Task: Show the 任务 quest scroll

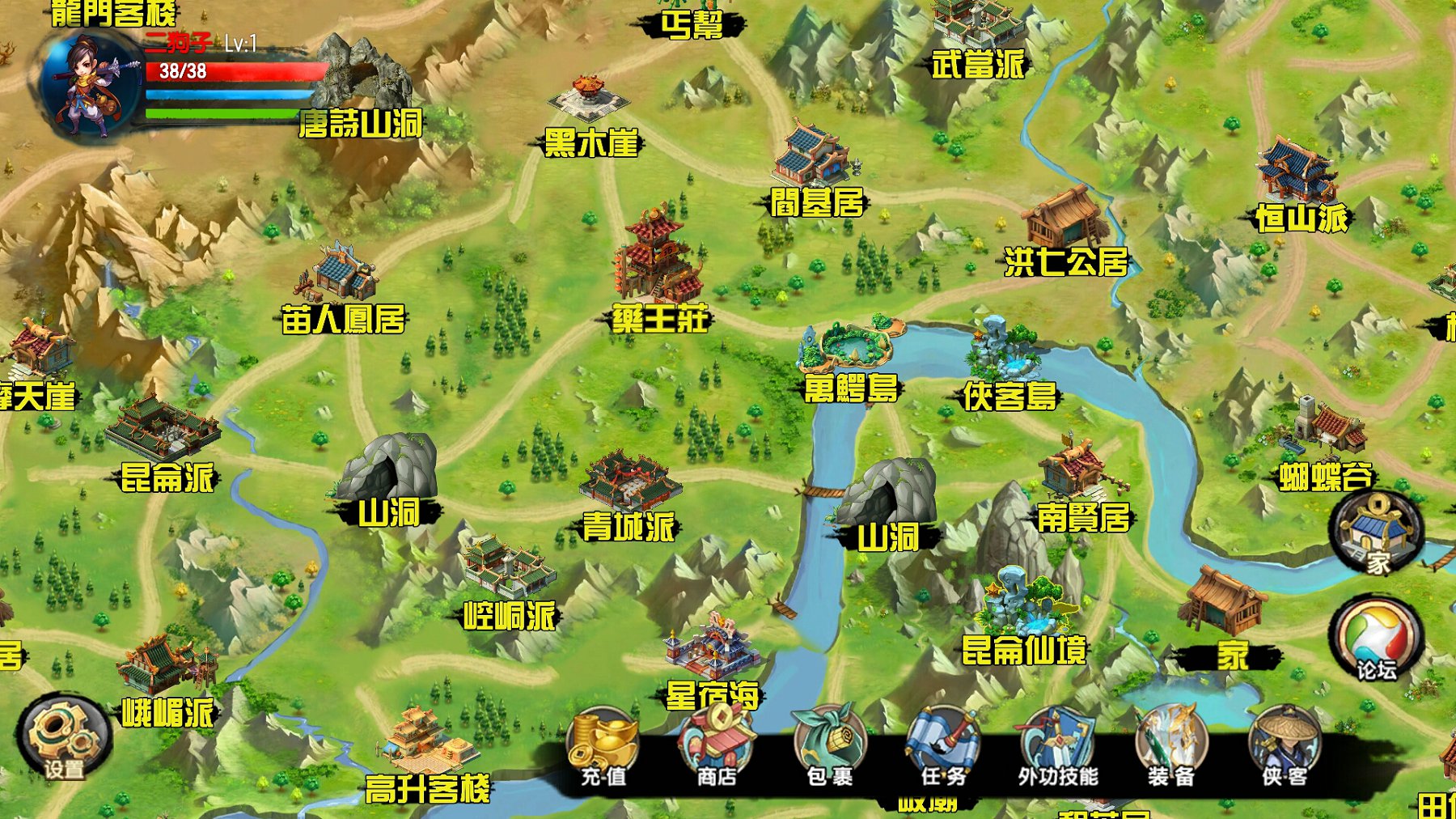Action: 943,749
